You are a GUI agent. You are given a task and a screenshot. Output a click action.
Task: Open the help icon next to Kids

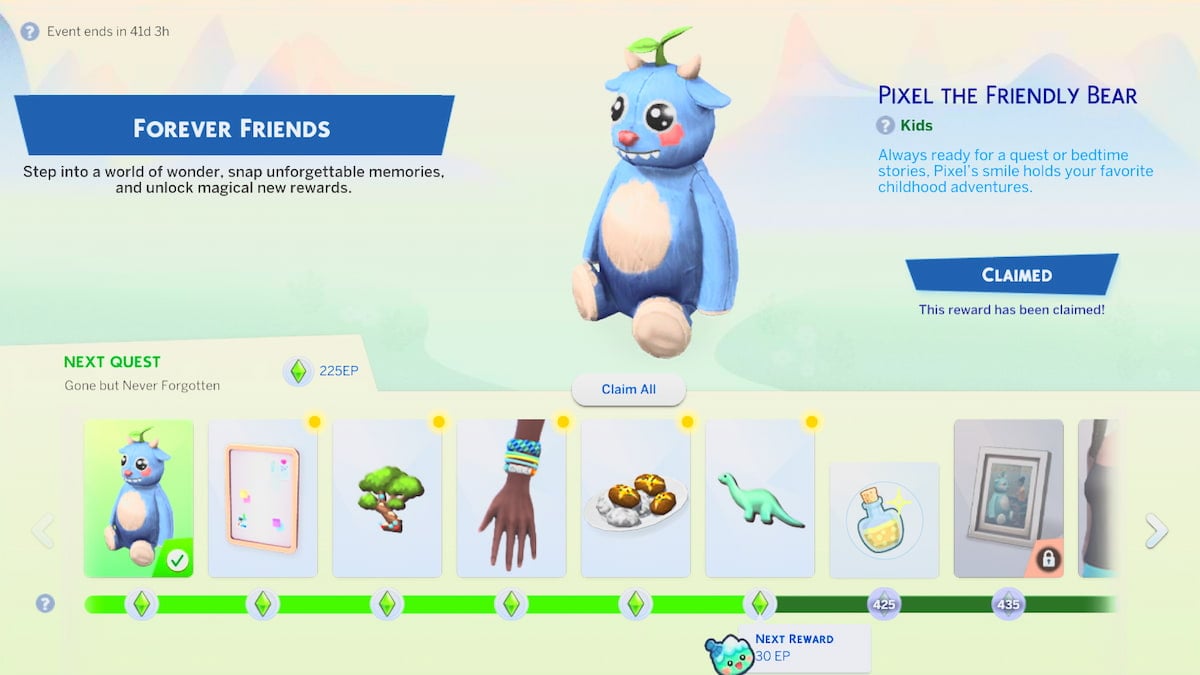(x=885, y=125)
